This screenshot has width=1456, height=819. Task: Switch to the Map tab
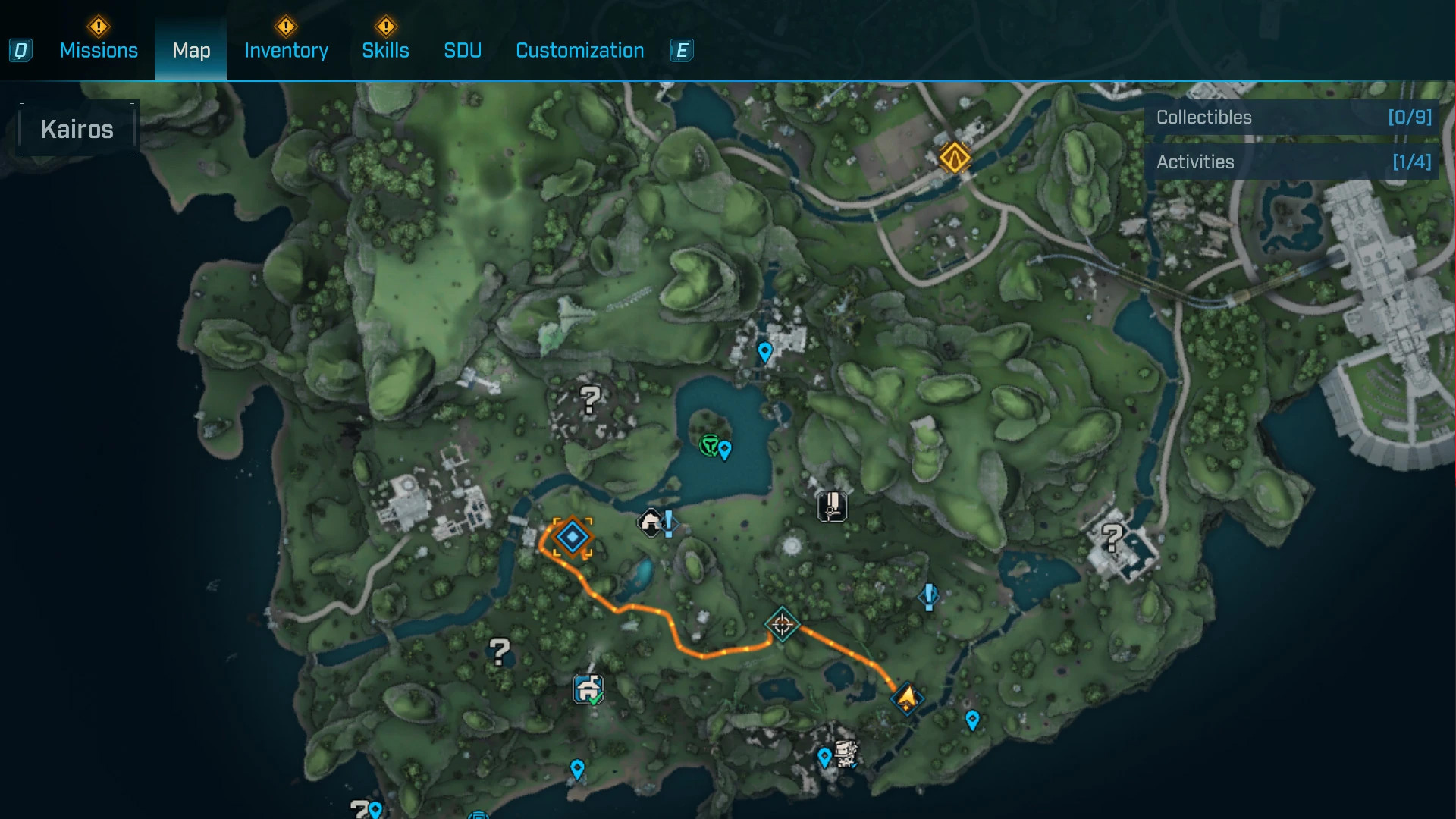[x=191, y=51]
